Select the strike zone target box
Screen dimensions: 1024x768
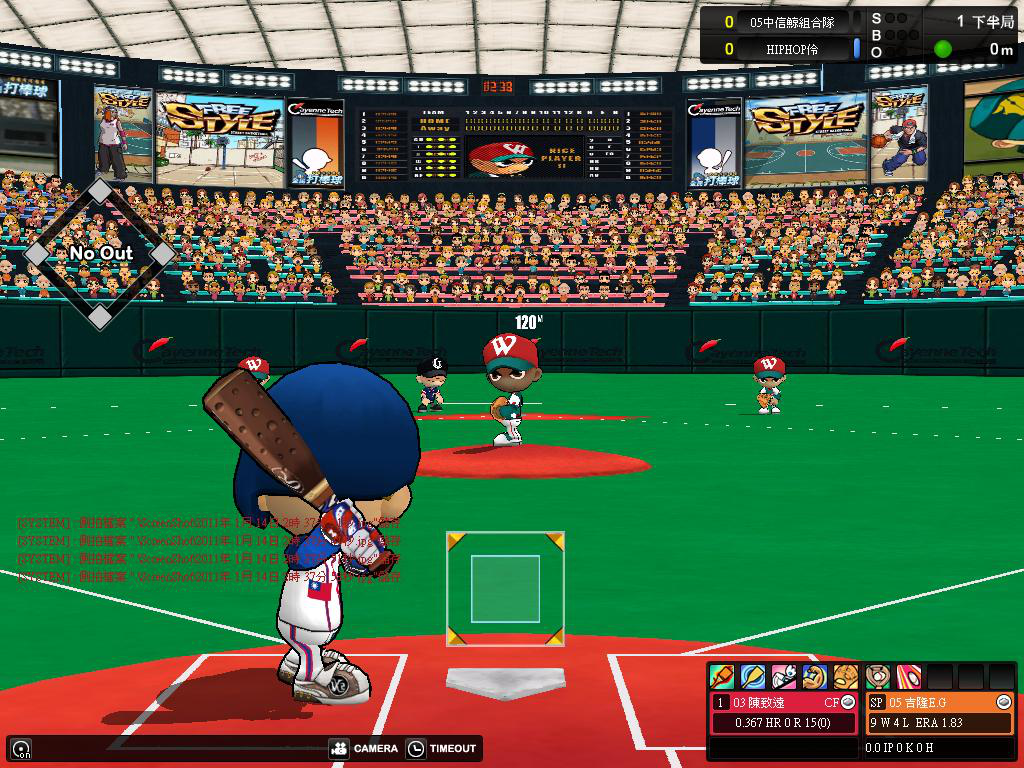pos(505,590)
